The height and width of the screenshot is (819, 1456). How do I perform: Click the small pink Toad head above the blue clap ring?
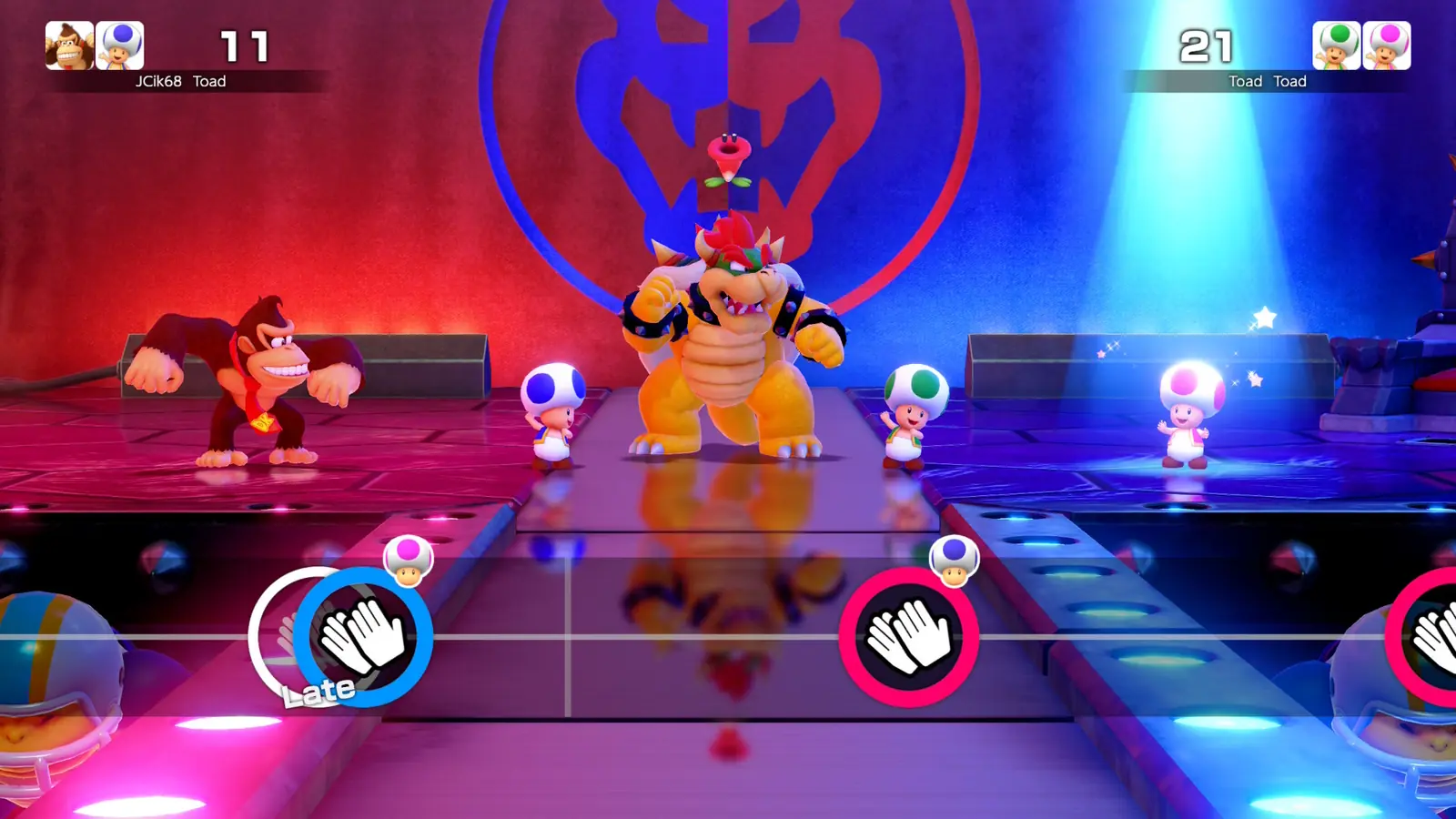[x=408, y=561]
